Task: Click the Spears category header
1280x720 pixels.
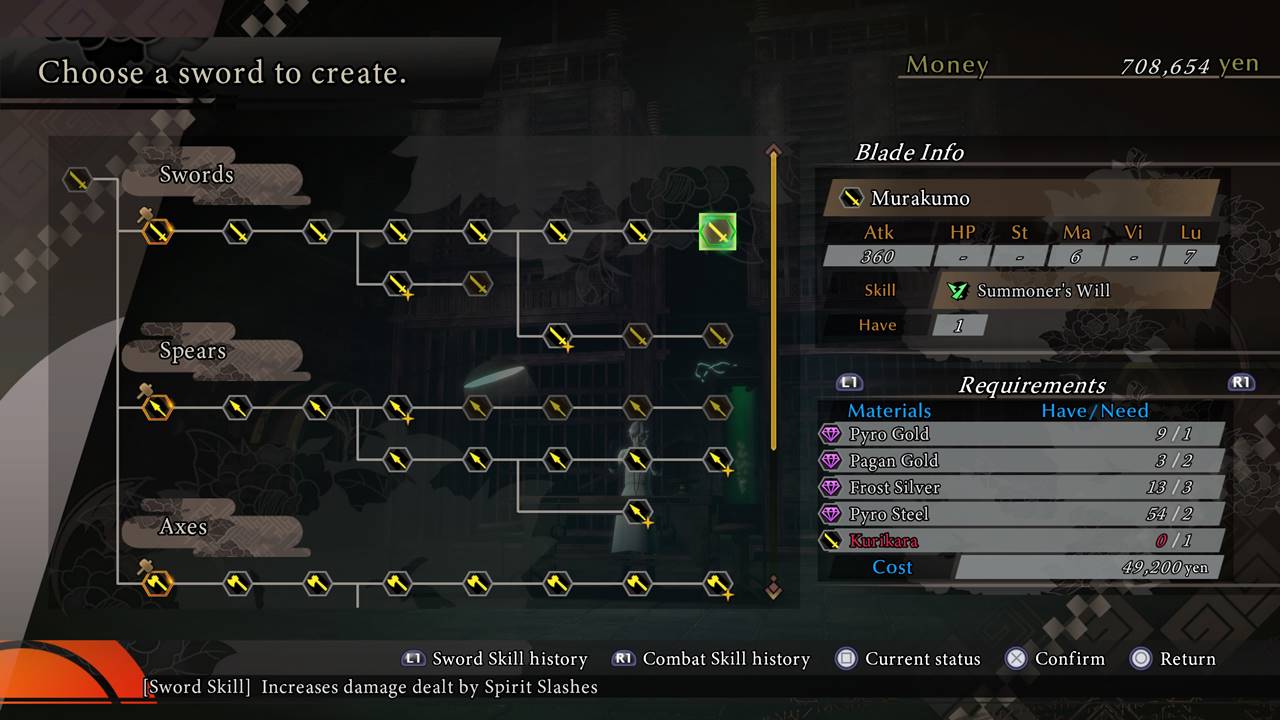Action: [192, 351]
